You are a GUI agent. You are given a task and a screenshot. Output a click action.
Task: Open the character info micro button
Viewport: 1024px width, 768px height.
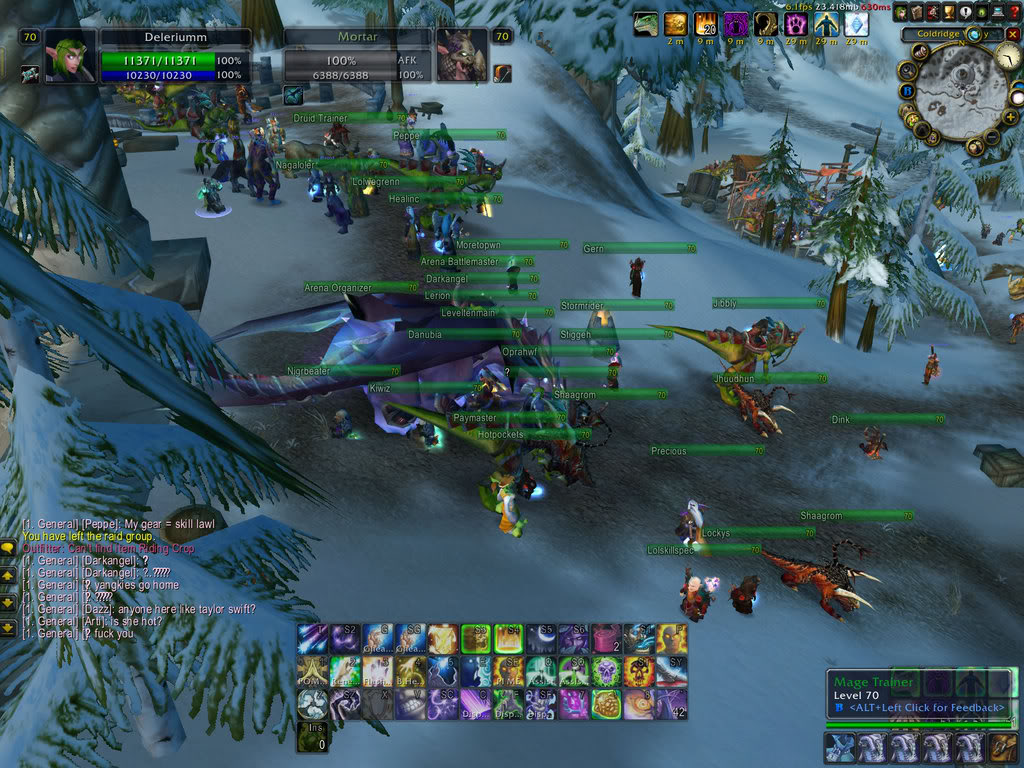(x=901, y=12)
